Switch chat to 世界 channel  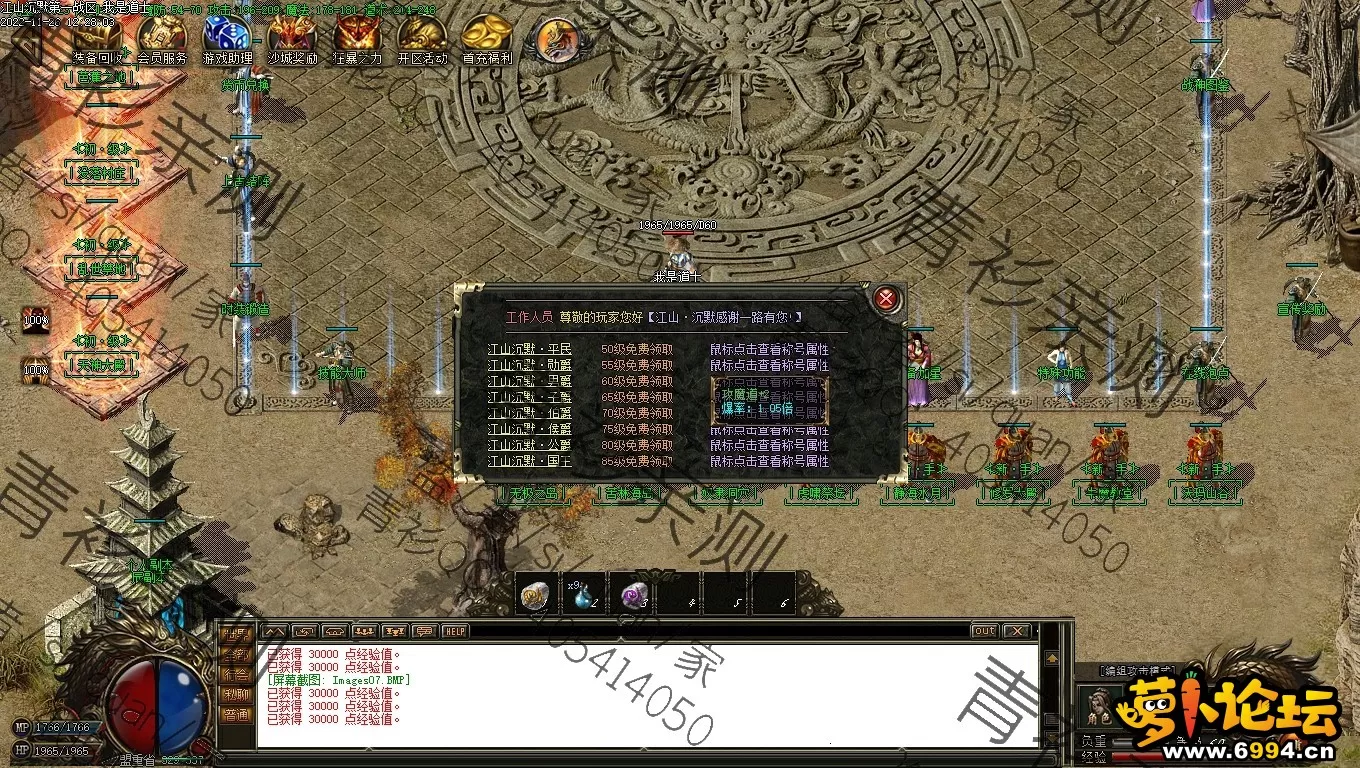pos(236,634)
